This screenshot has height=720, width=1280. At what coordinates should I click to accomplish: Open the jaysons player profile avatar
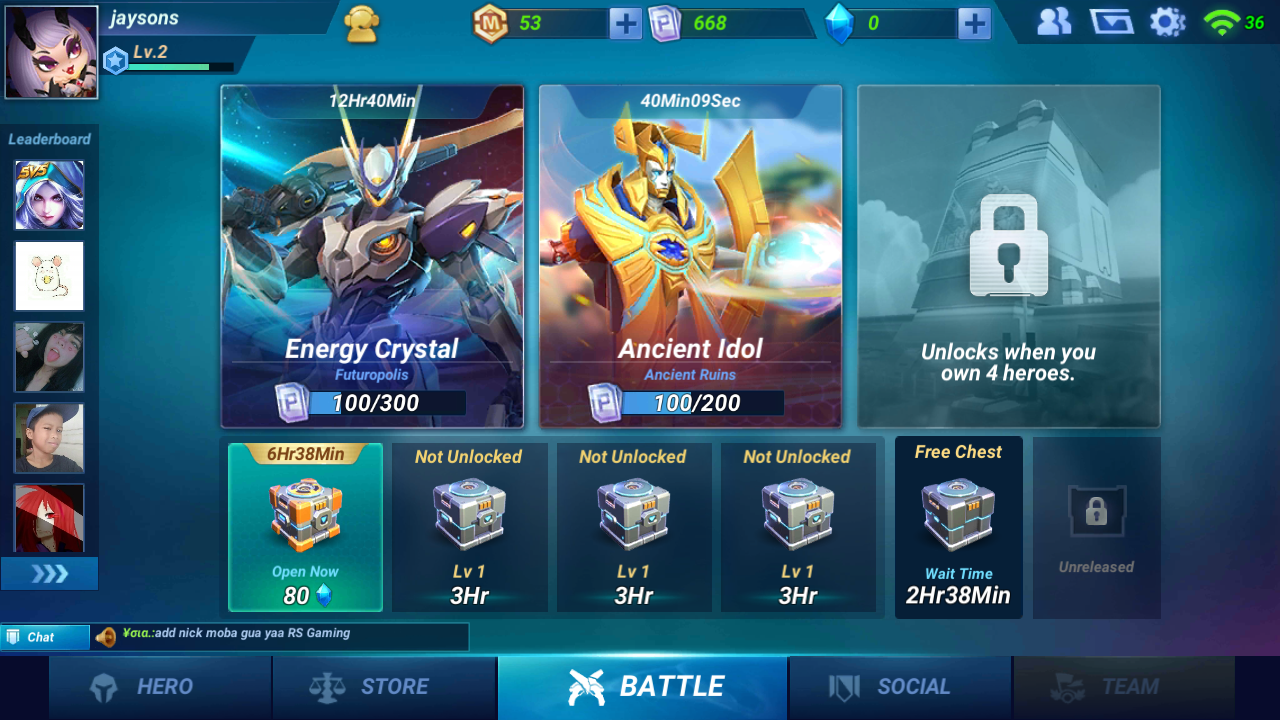coord(52,52)
